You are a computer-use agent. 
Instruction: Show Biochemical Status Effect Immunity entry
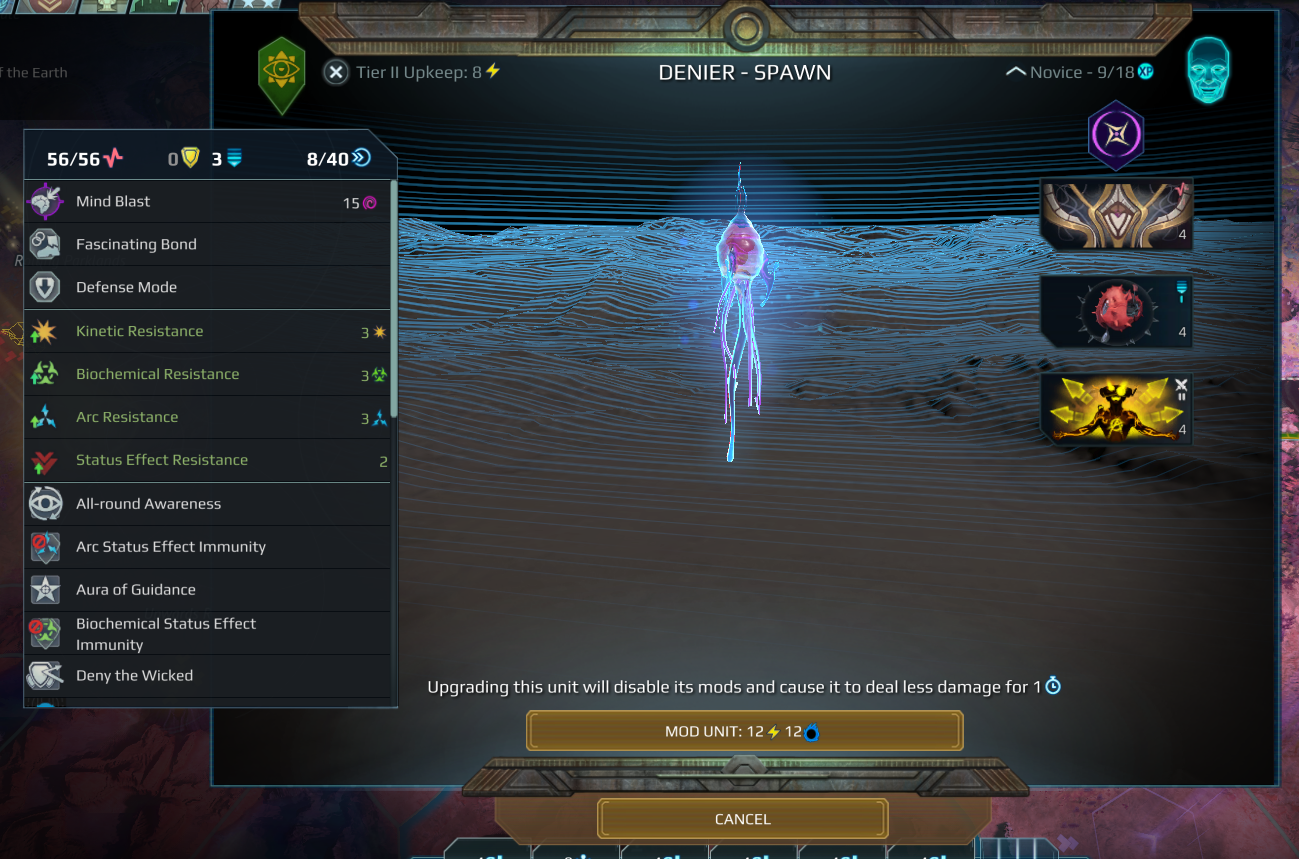[207, 634]
